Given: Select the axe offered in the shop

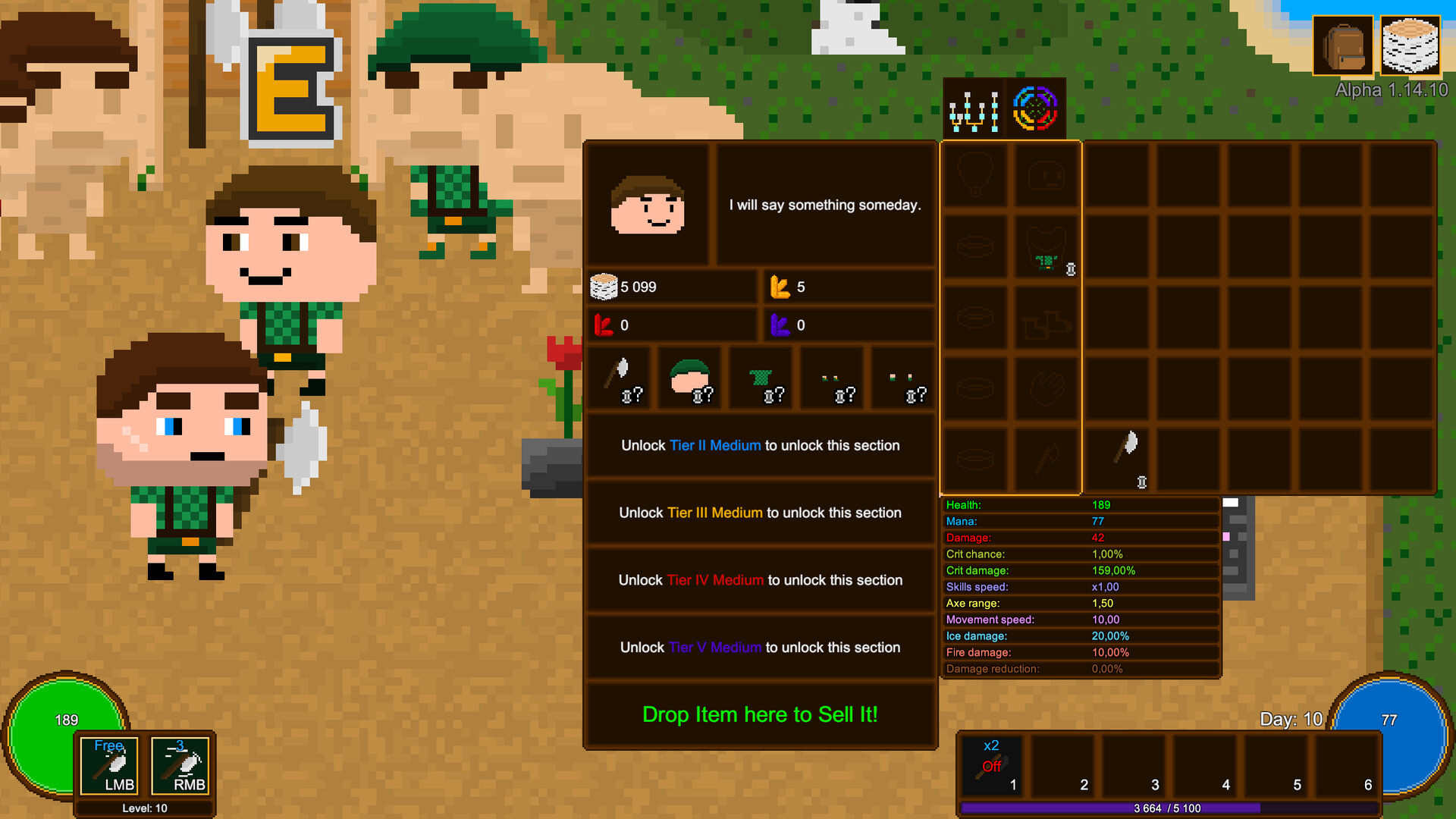Looking at the screenshot, I should (620, 377).
